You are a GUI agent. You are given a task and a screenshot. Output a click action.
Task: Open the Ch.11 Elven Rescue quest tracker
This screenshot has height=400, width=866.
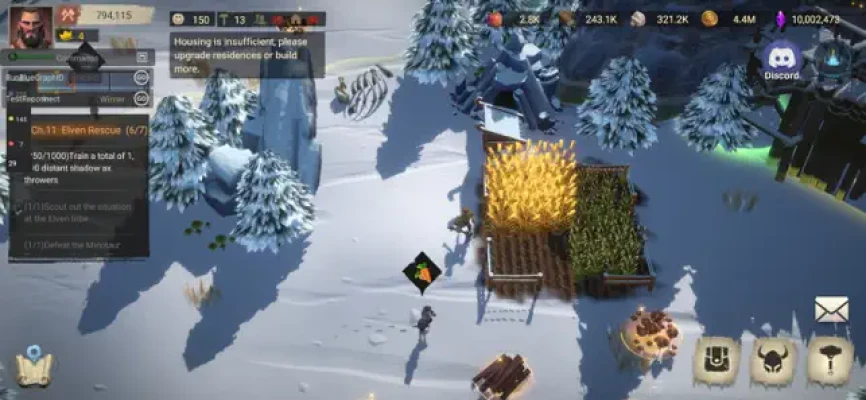point(77,130)
